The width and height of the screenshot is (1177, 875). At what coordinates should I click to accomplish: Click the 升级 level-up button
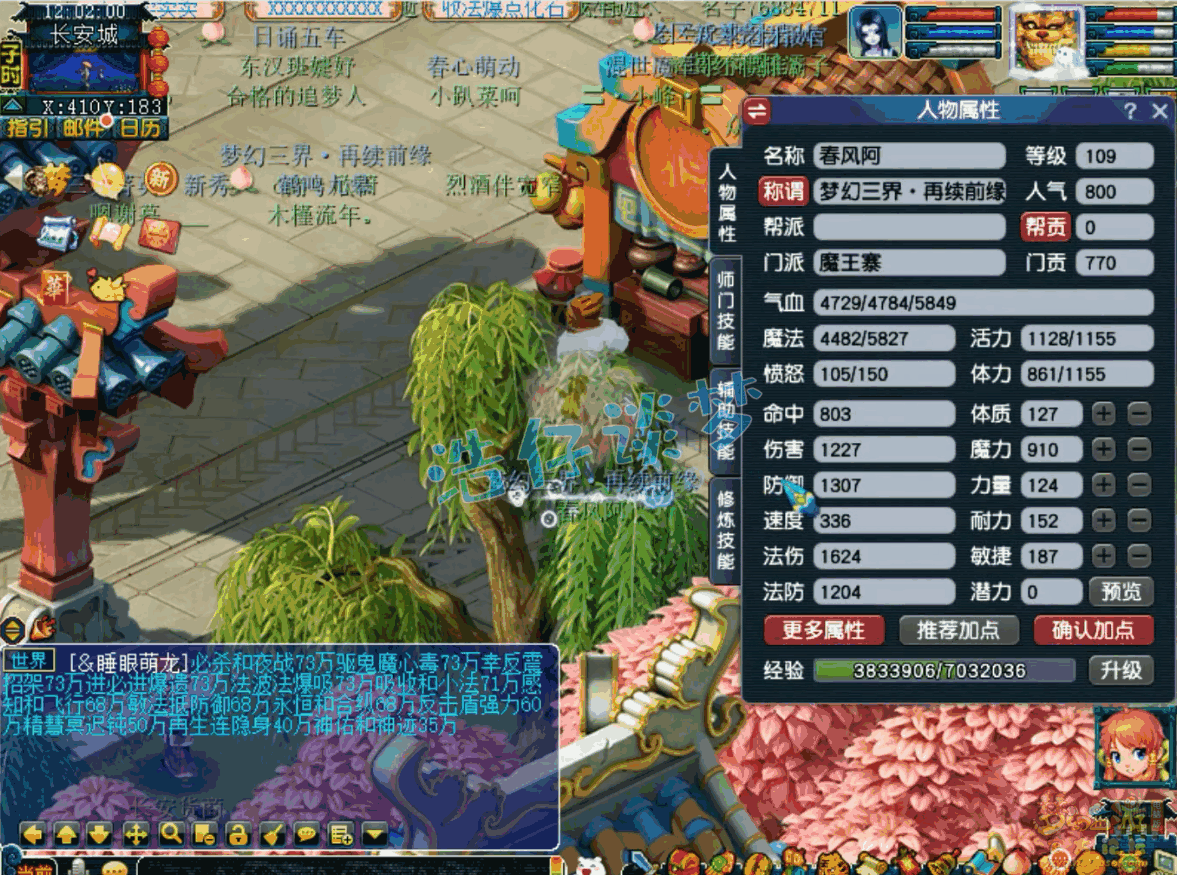[1121, 670]
